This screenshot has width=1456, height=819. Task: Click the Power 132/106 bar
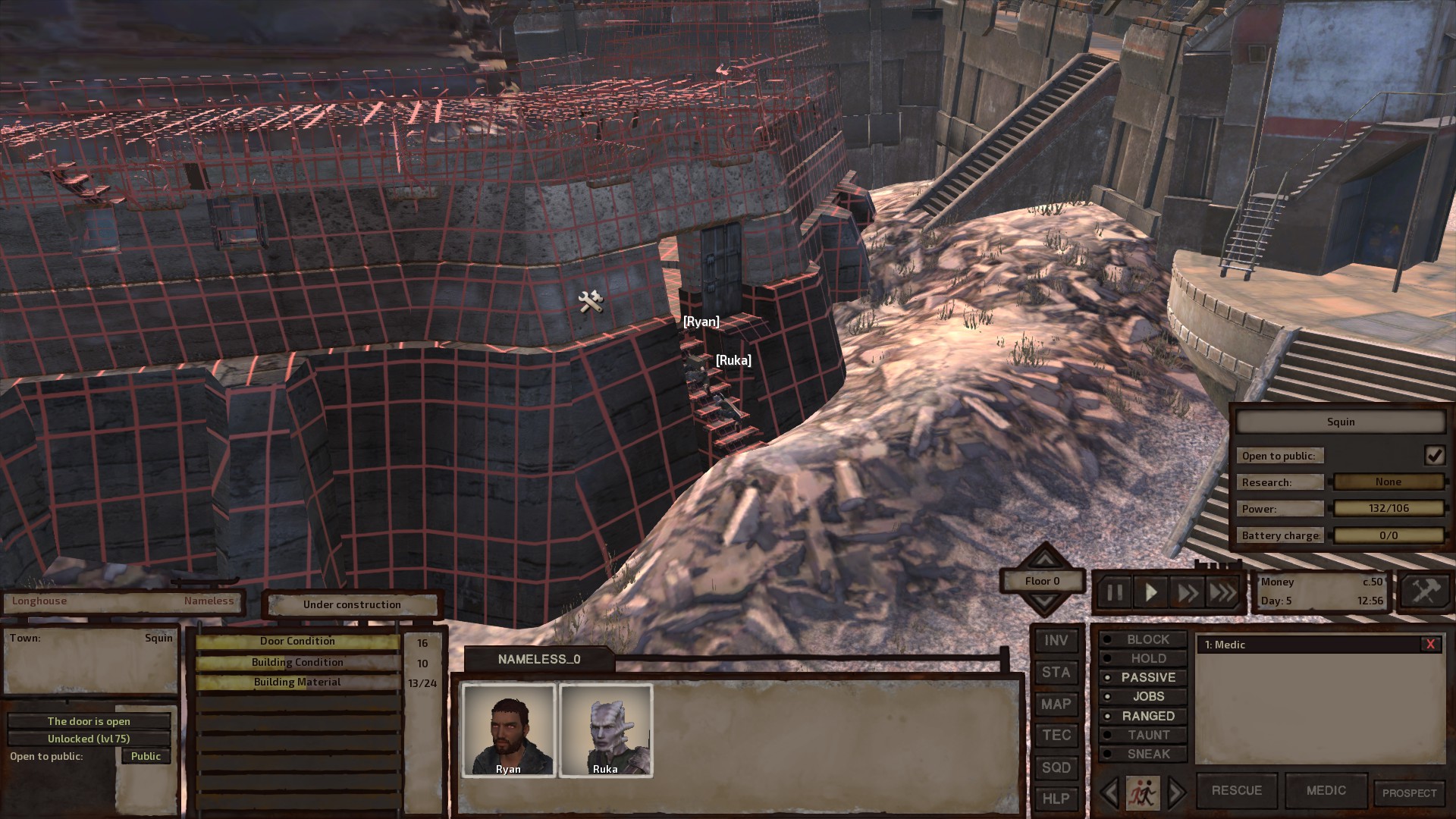pyautogui.click(x=1391, y=508)
